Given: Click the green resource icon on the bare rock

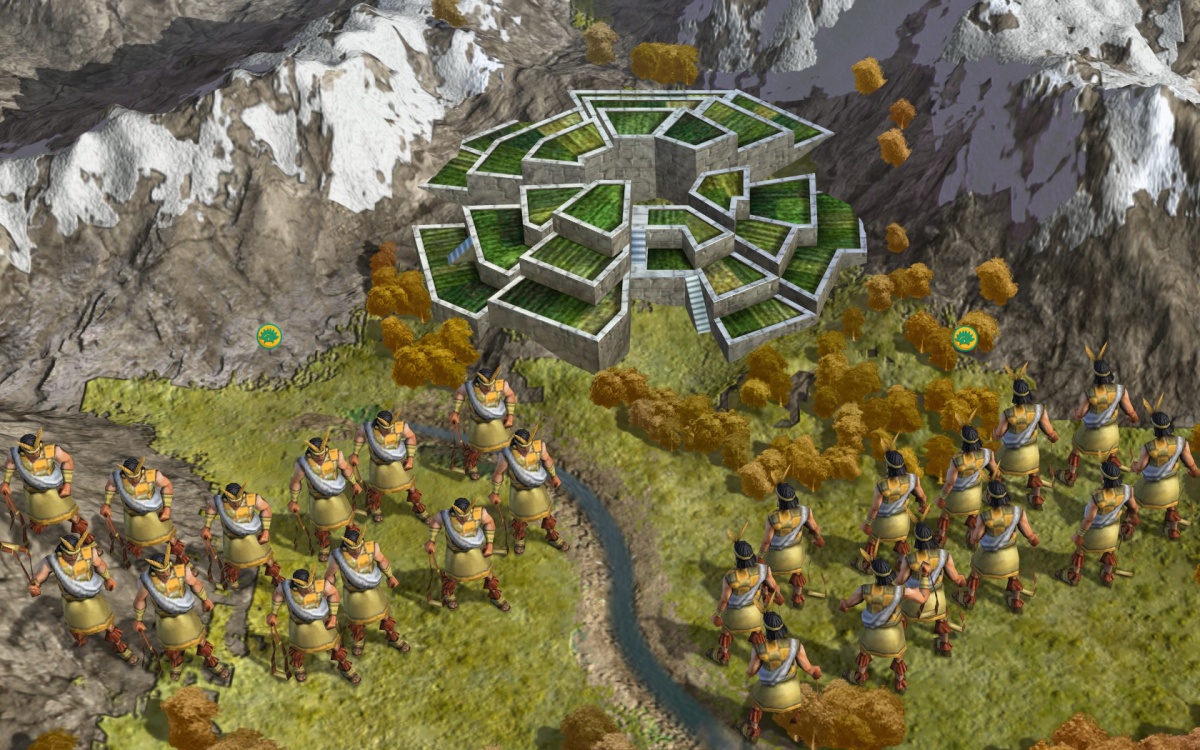Looking at the screenshot, I should [x=268, y=336].
